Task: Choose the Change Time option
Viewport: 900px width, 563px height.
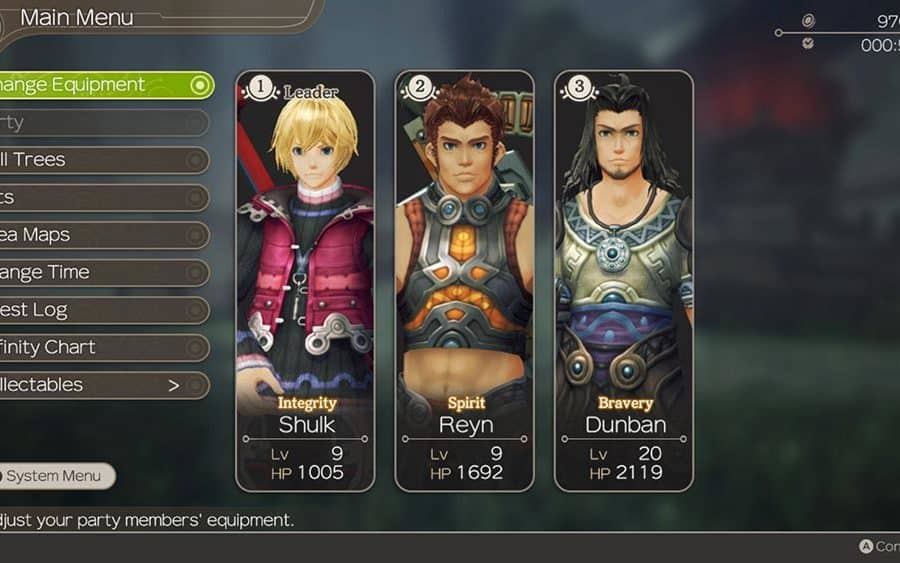Action: 100,272
